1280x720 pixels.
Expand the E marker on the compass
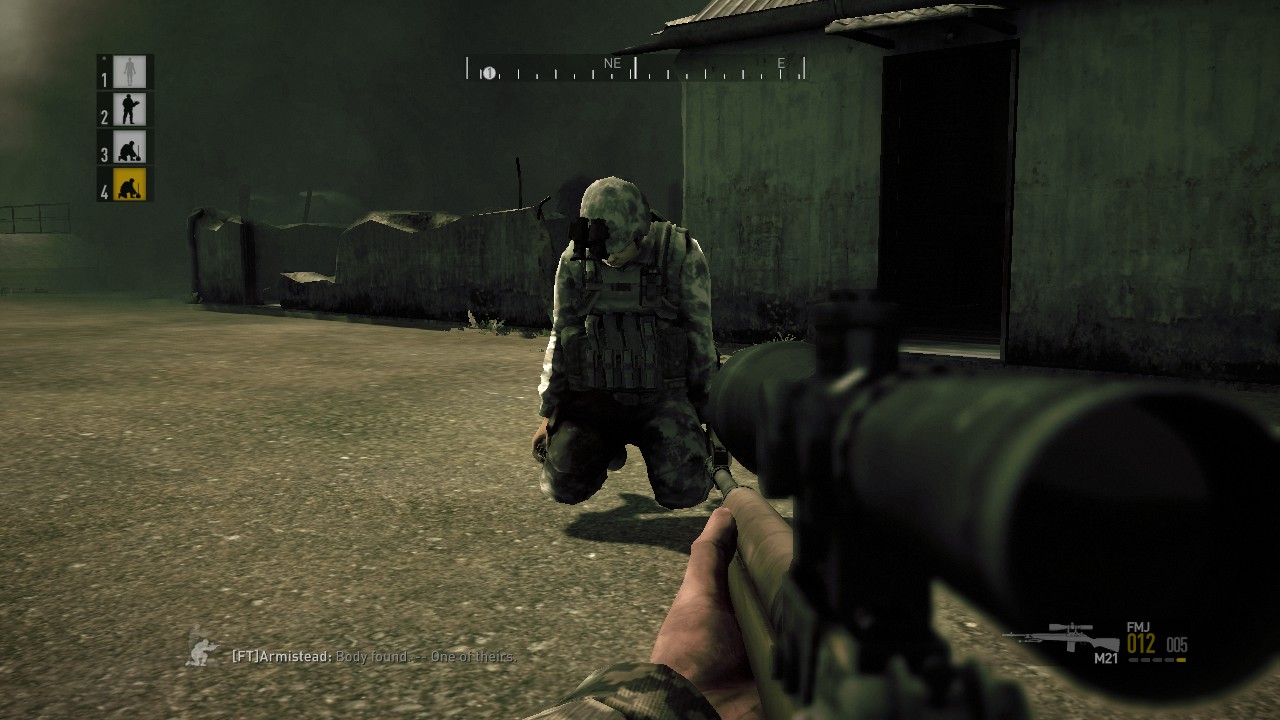pyautogui.click(x=782, y=62)
